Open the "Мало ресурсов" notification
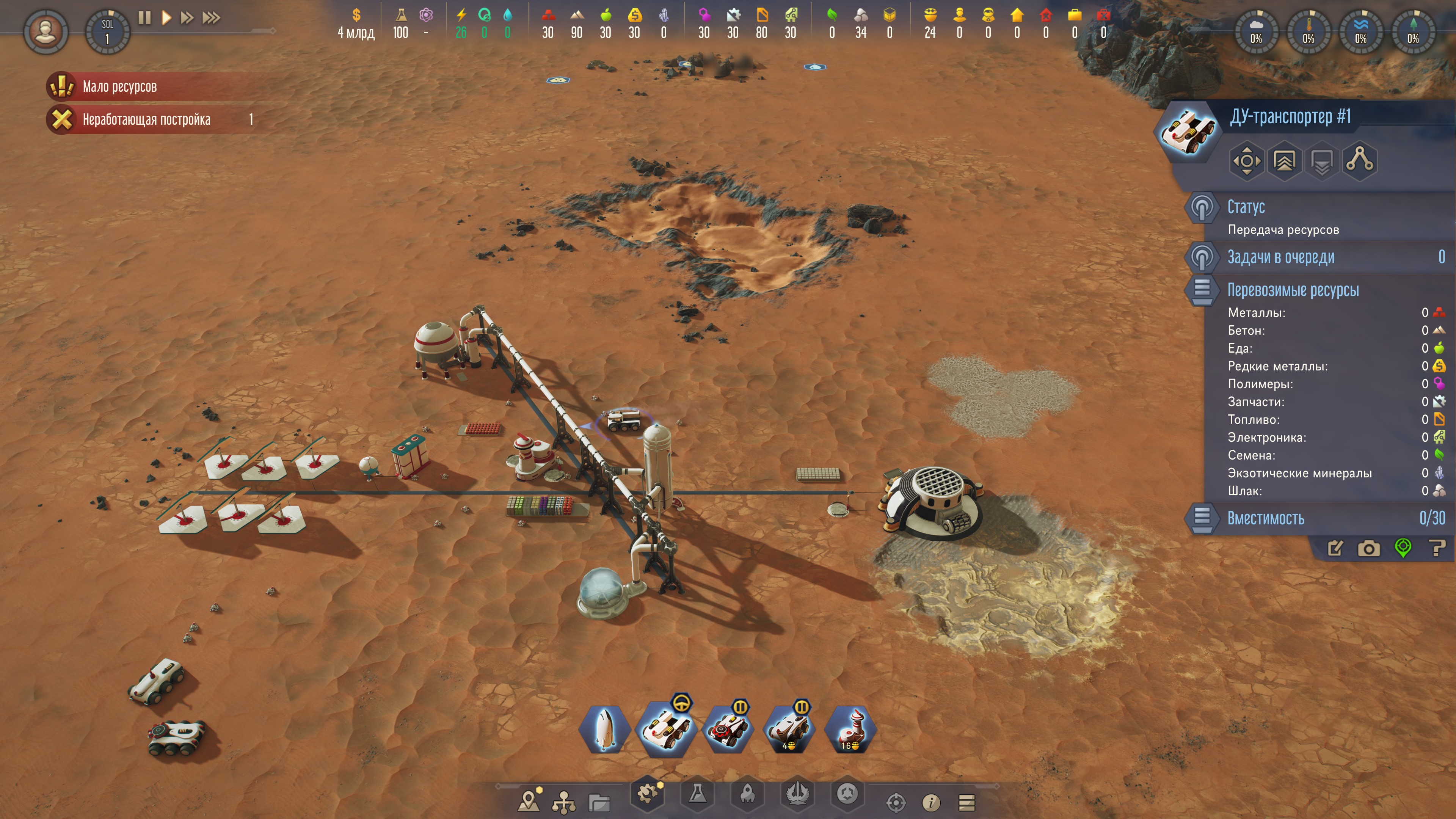This screenshot has width=1456, height=819. pyautogui.click(x=120, y=86)
